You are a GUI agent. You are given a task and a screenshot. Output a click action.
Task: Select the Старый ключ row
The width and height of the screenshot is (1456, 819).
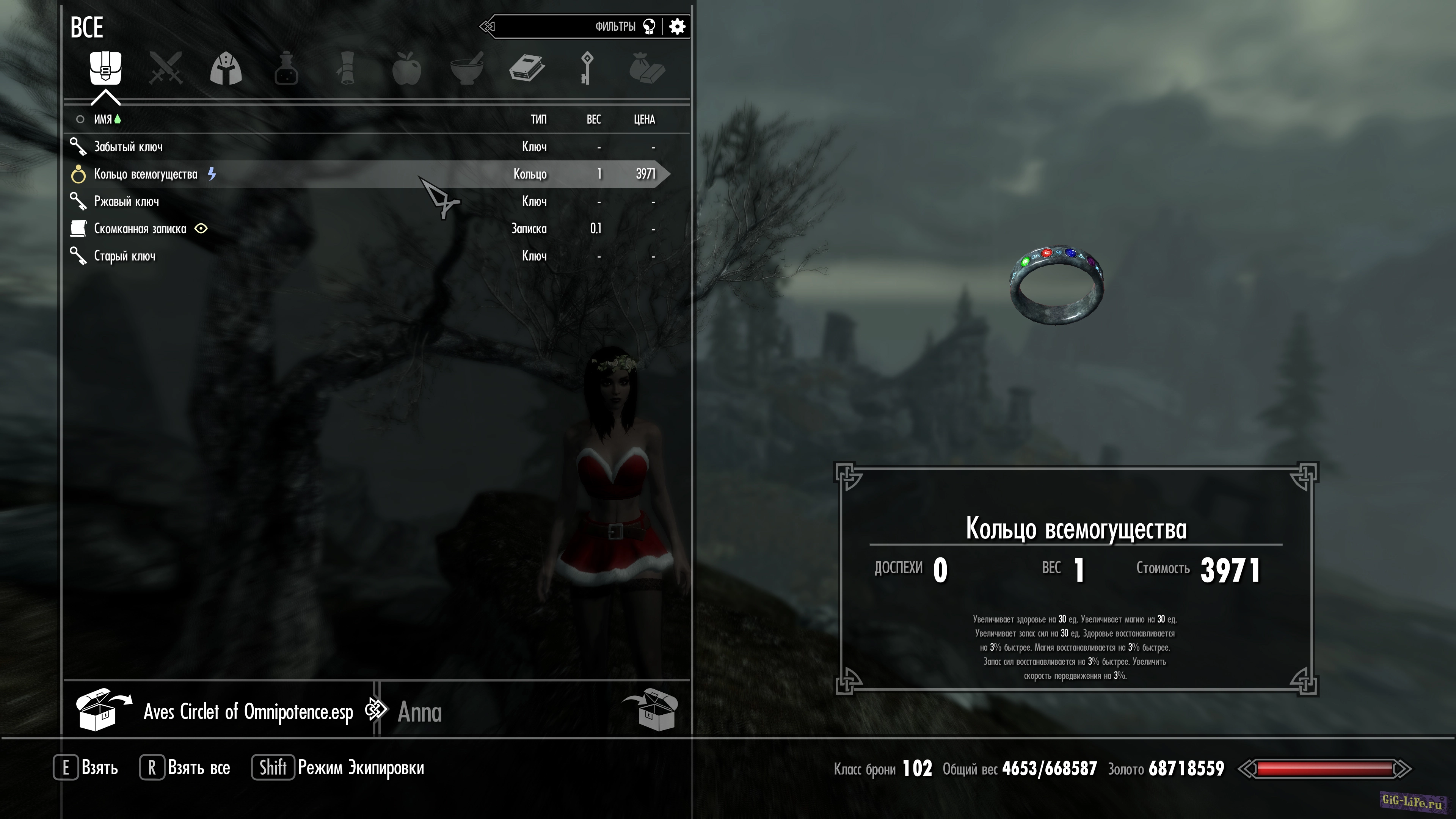click(x=125, y=256)
